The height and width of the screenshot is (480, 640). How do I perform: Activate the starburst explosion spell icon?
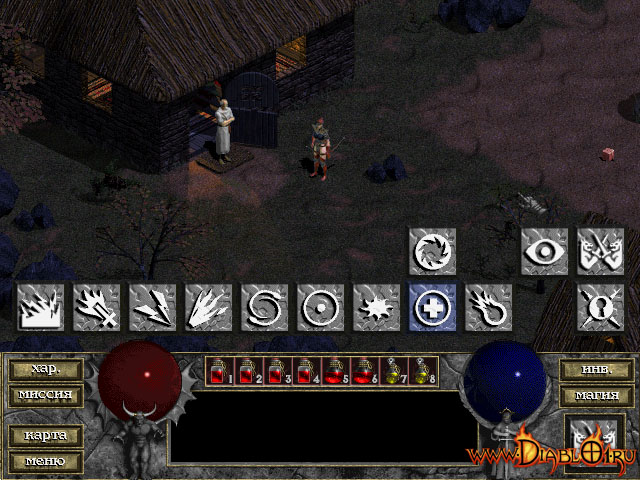pyautogui.click(x=376, y=307)
